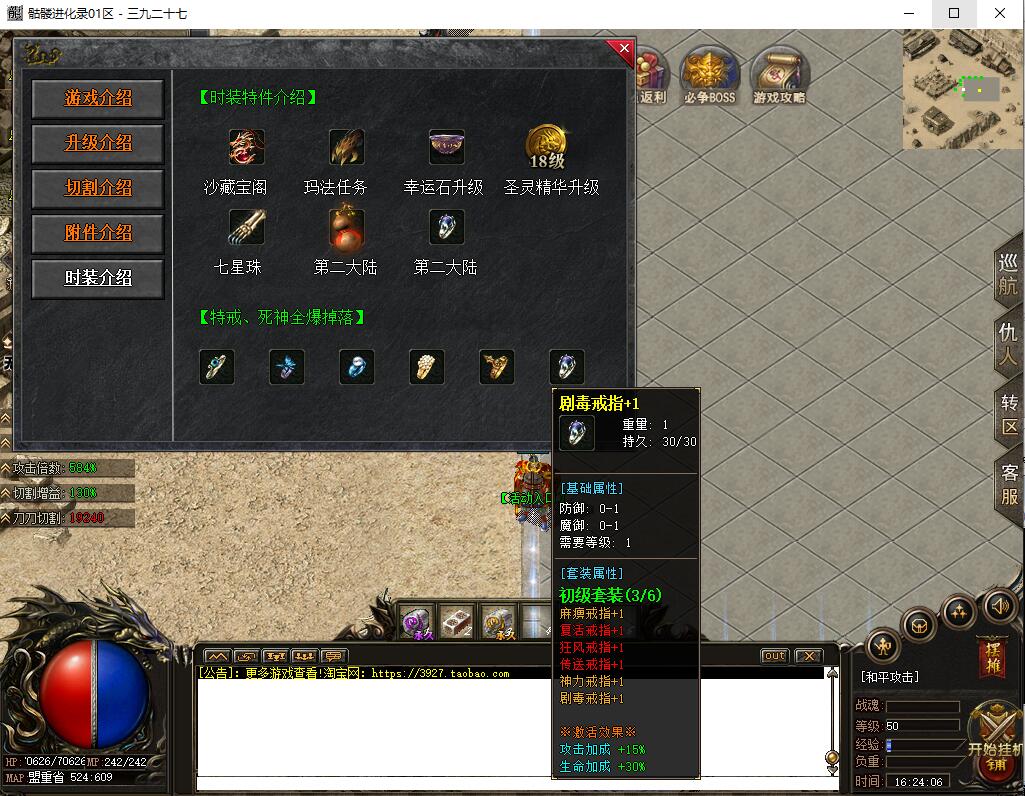1025x796 pixels.
Task: Select the 玛法任务 icon
Action: point(346,147)
